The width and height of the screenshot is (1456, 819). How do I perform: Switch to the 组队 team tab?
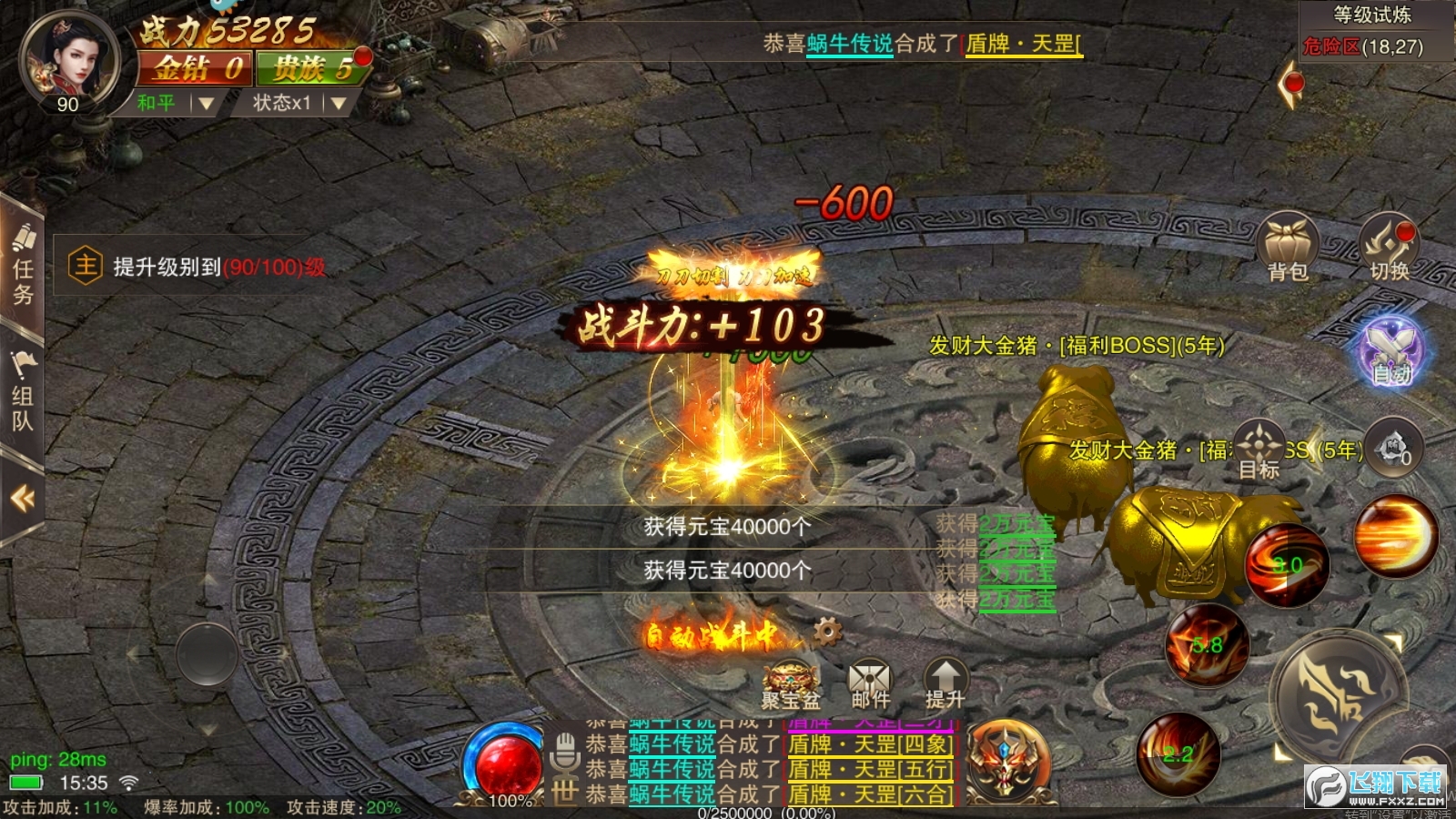click(x=23, y=396)
